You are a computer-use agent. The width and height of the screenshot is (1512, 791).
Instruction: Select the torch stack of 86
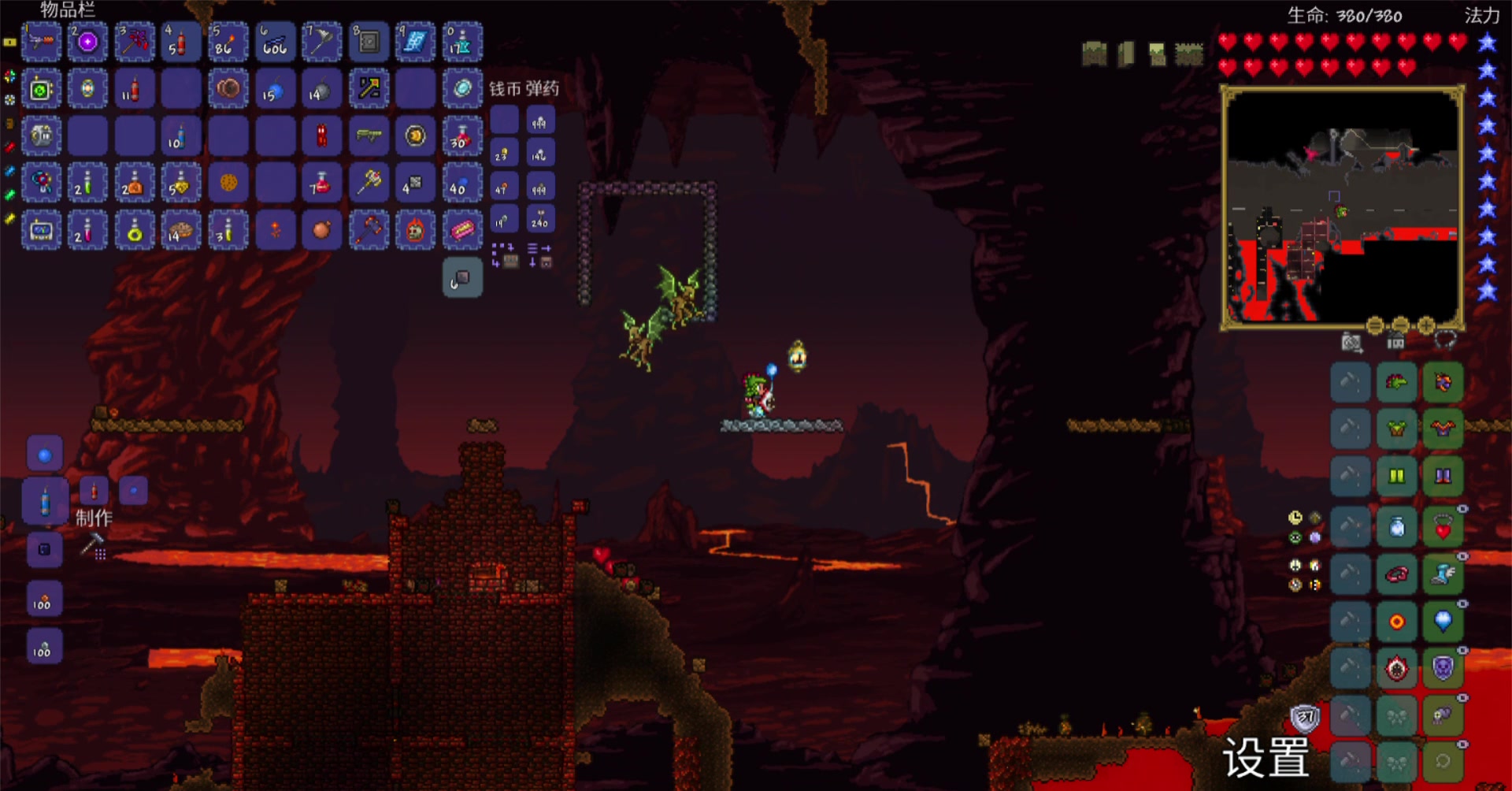[x=228, y=42]
